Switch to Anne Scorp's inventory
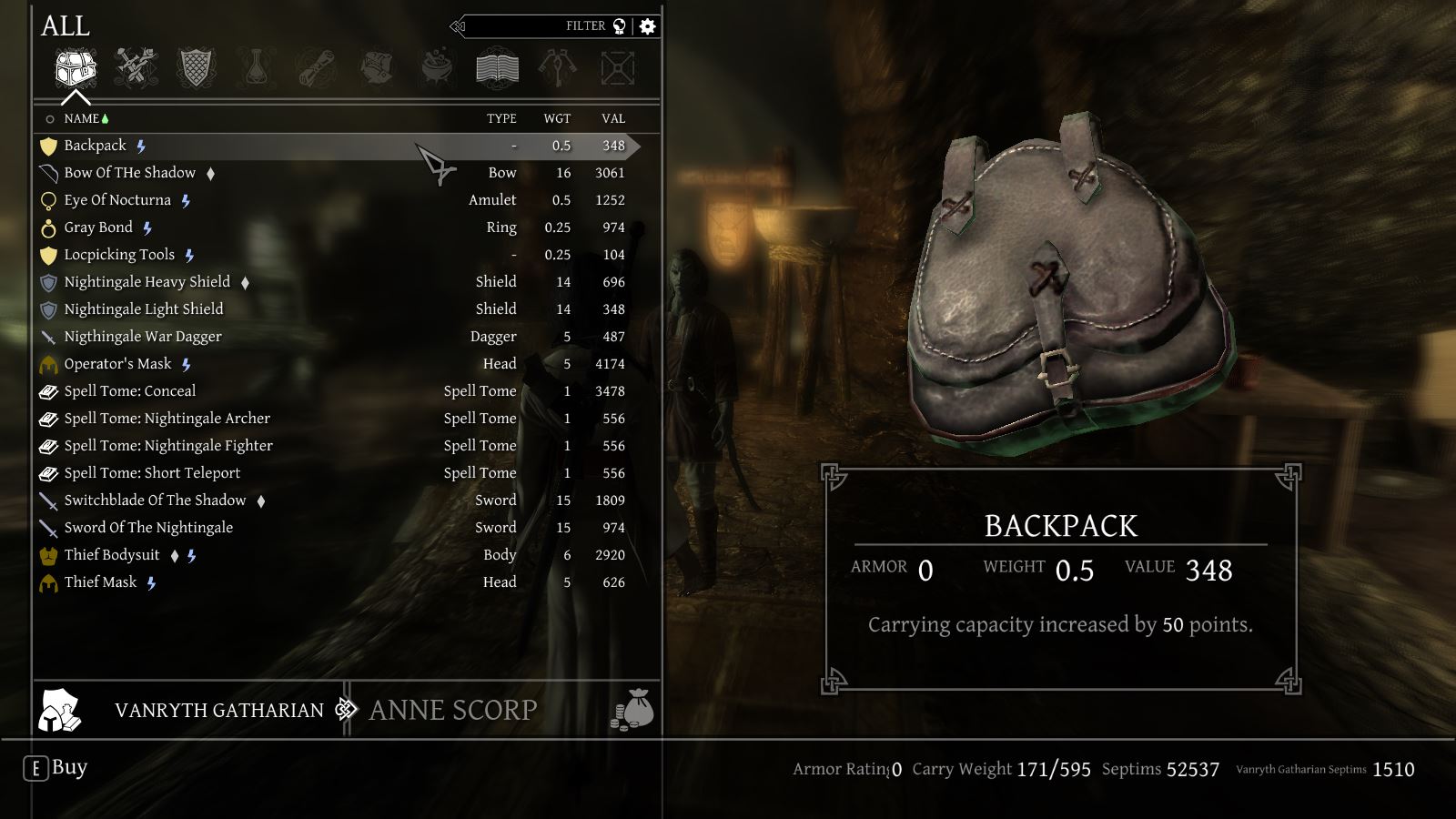This screenshot has height=819, width=1456. pyautogui.click(x=453, y=710)
